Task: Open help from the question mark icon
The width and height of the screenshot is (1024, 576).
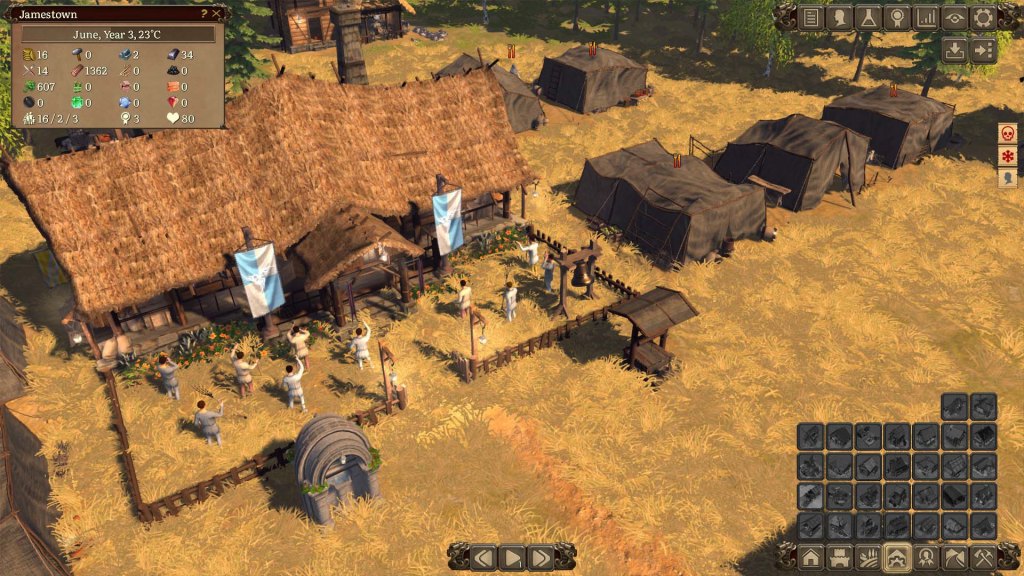Action: click(x=204, y=14)
